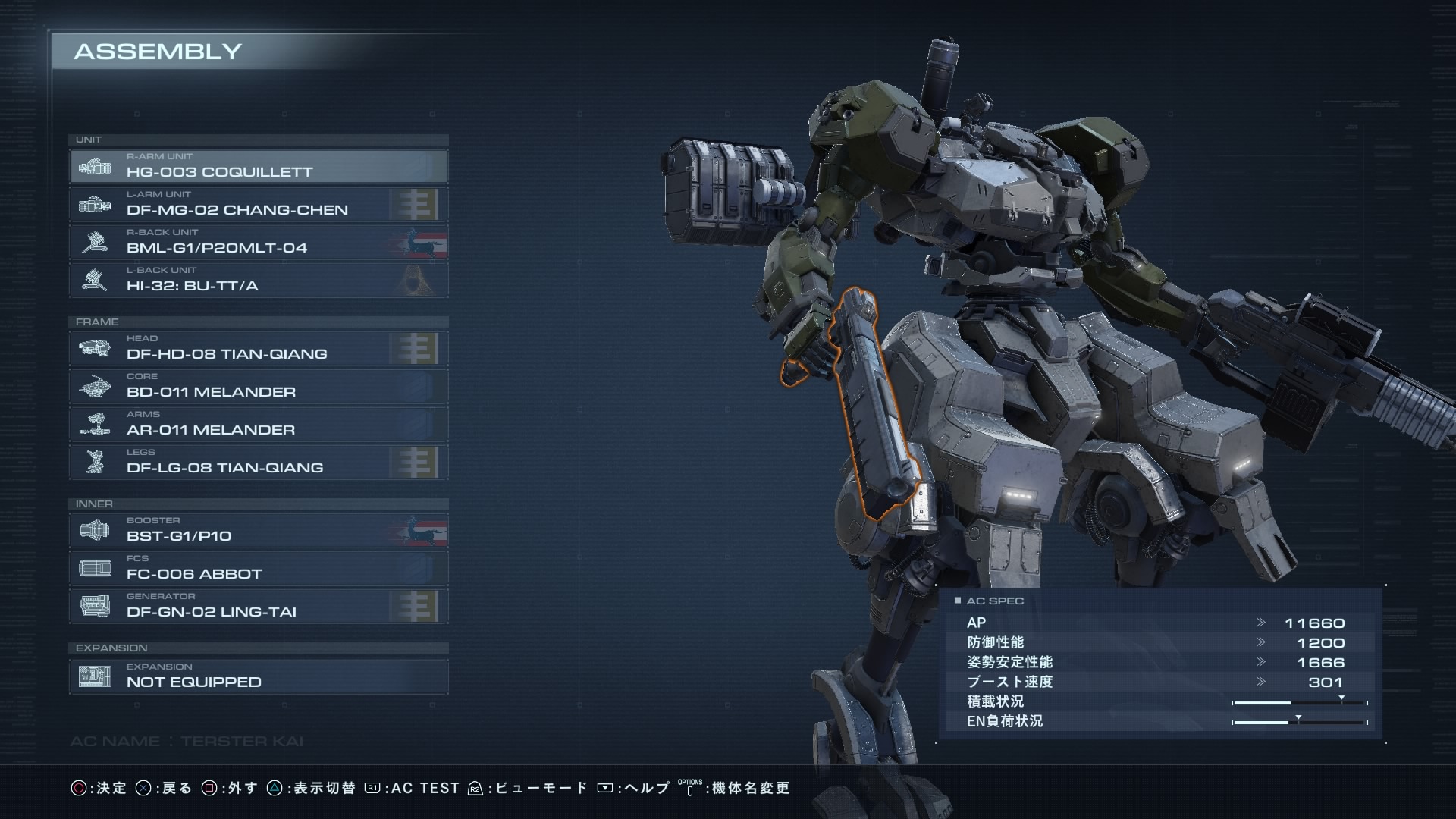Select the R-ARM UNIT HG-003 COQUILLETT slot
The image size is (1456, 819).
258,166
